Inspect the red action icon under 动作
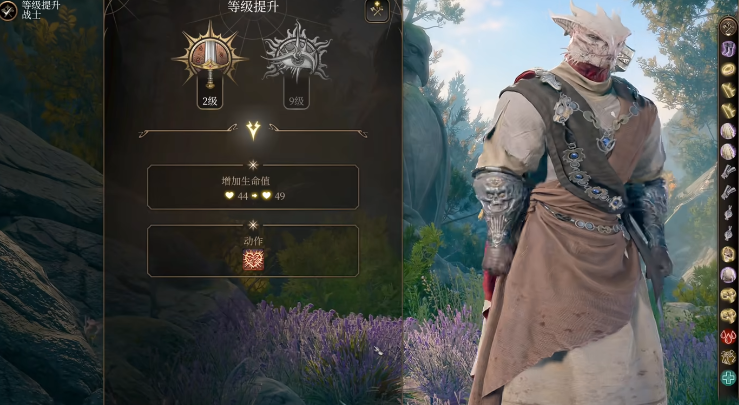Screen dimensions: 739x405 point(253,260)
